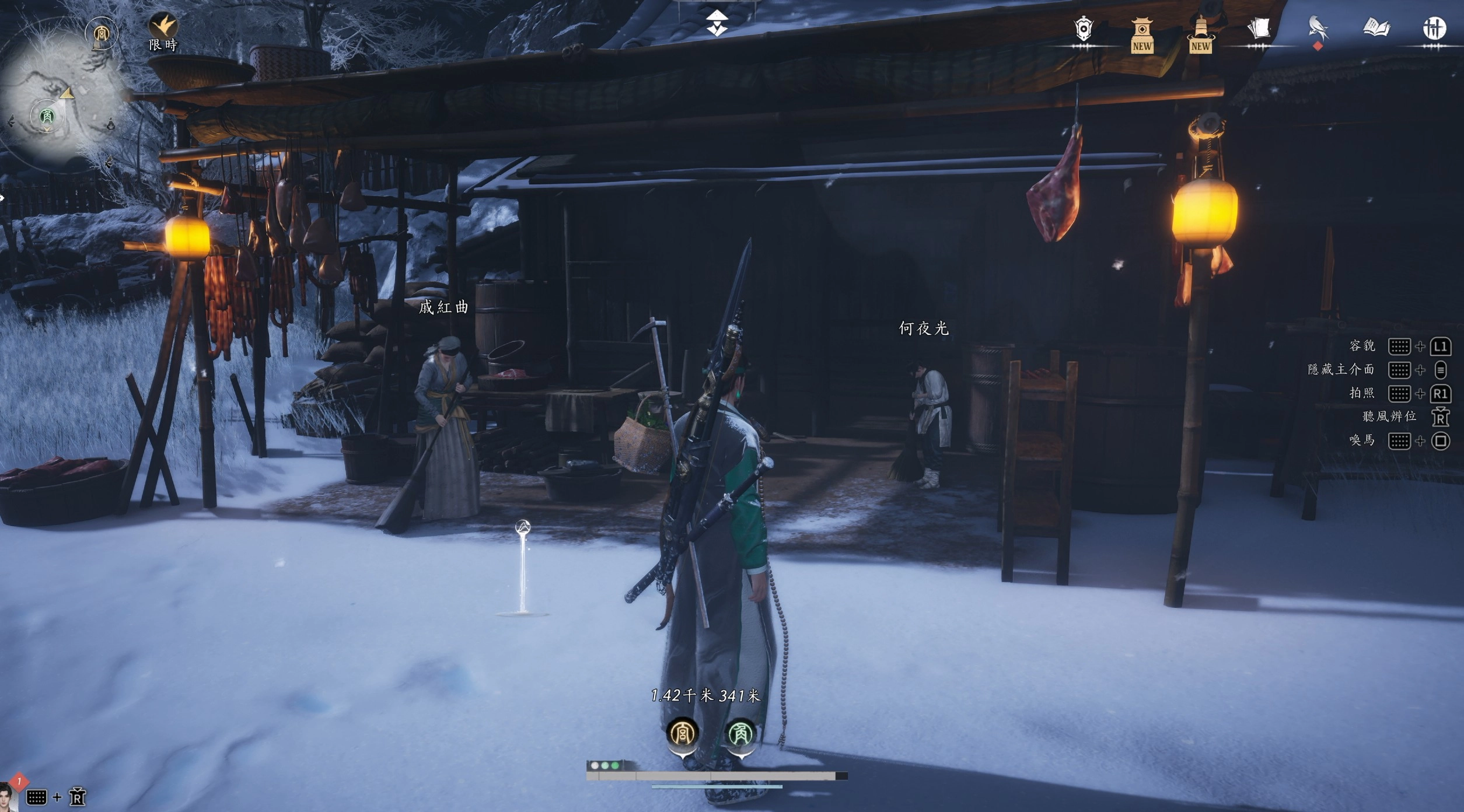Open the pagoda shop icon marked NEW
1464x812 pixels.
point(1142,34)
